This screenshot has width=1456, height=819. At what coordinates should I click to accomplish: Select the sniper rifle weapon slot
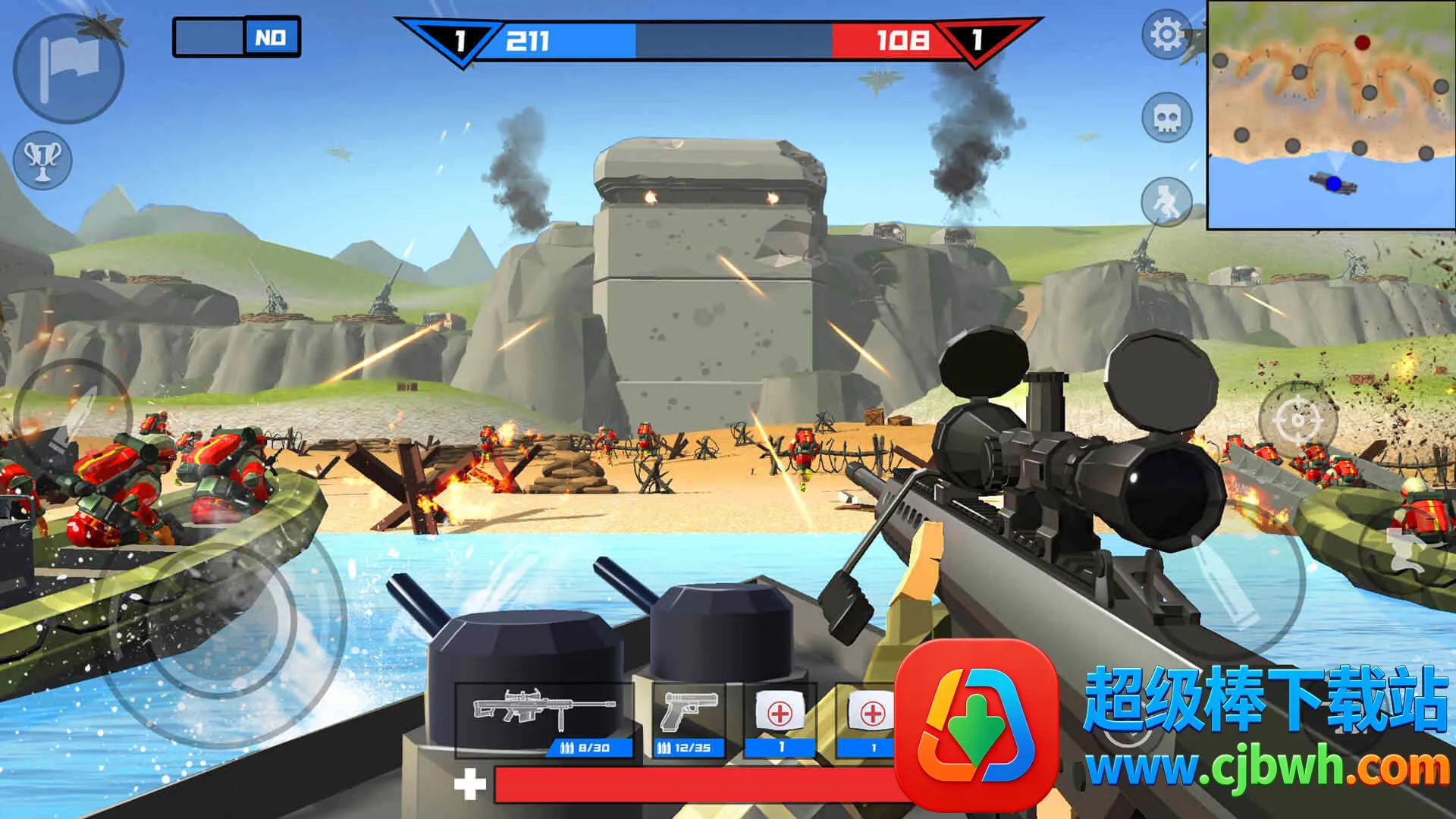[x=544, y=718]
